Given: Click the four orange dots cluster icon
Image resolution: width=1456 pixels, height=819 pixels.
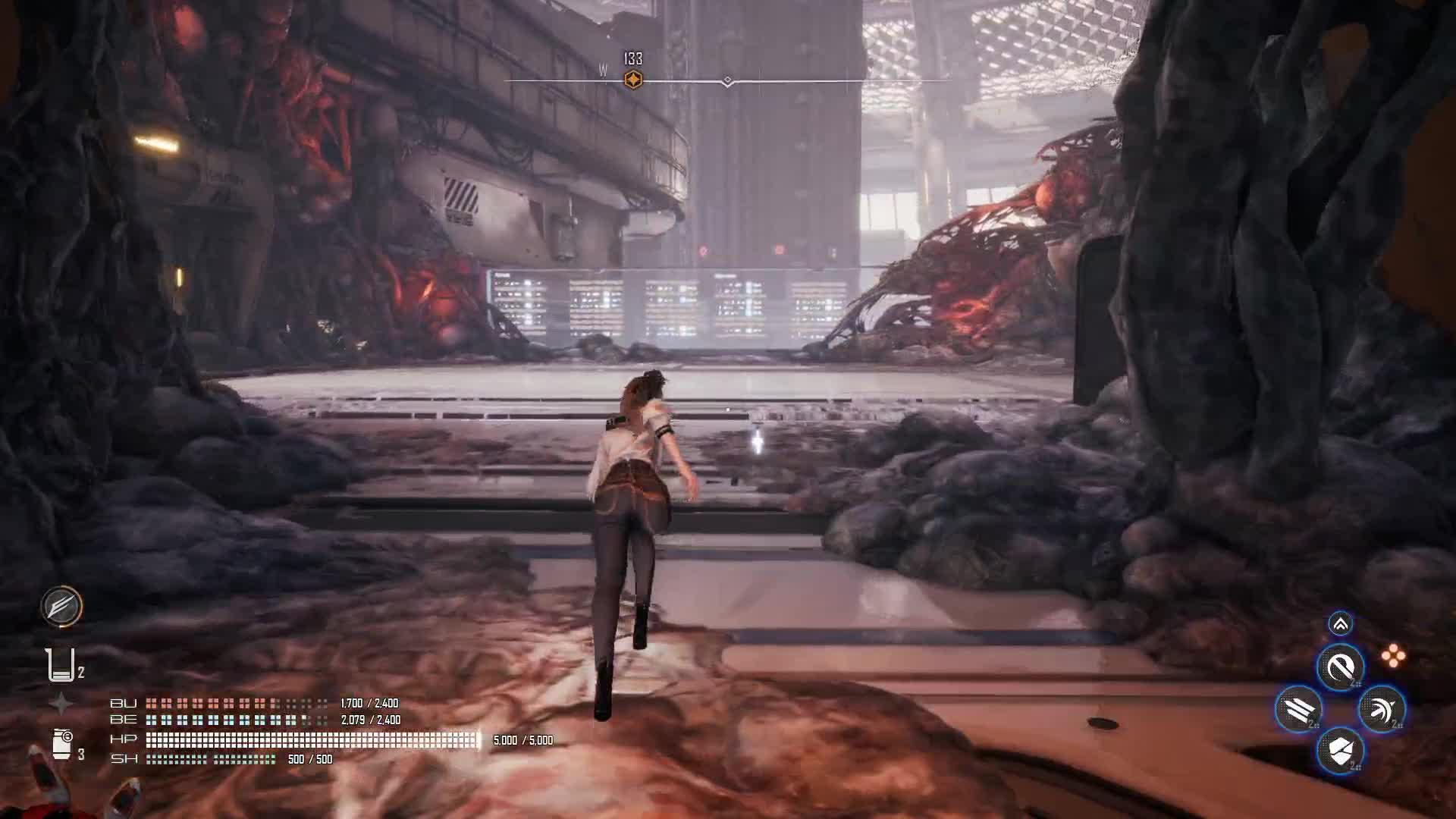Looking at the screenshot, I should [1393, 656].
